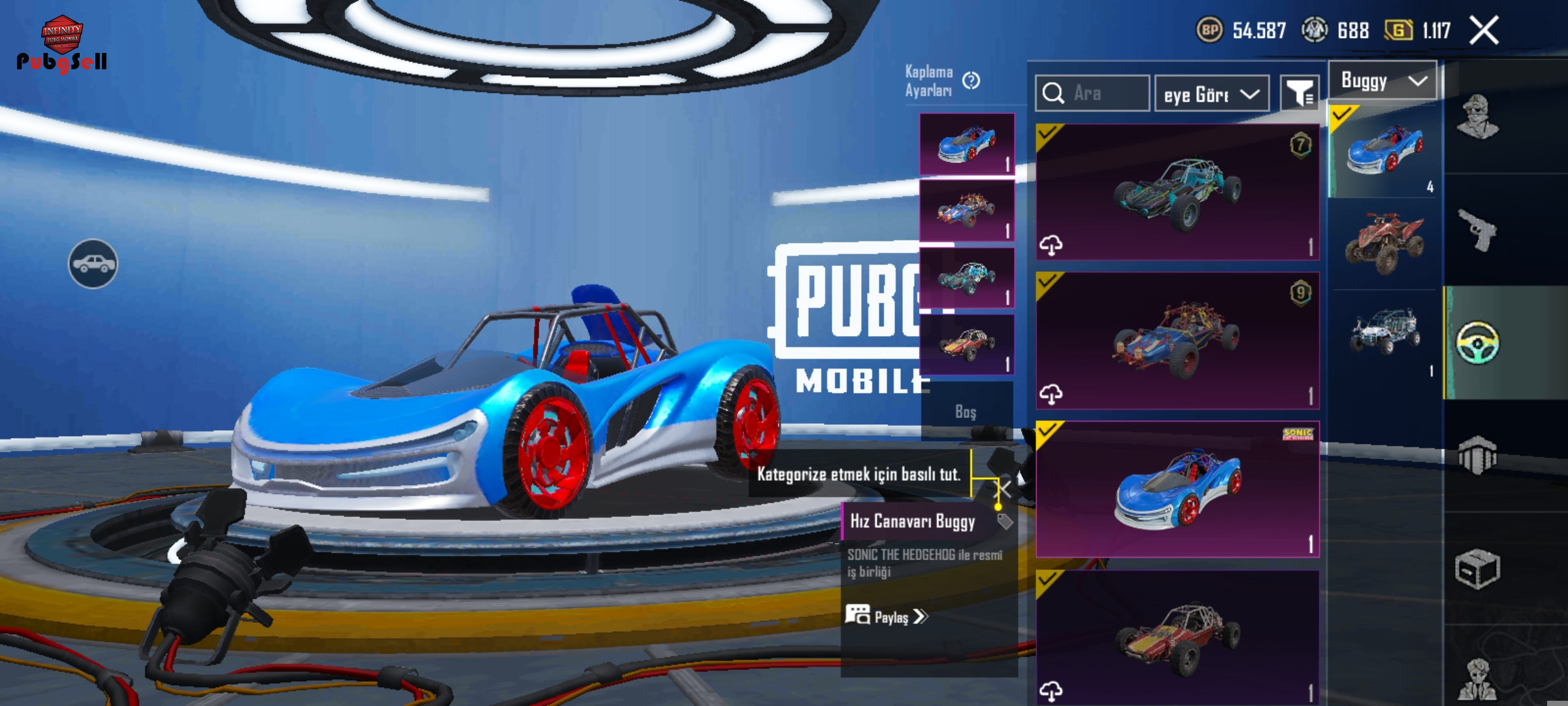1568x706 pixels.
Task: Click the empty Boş finish slot
Action: tap(966, 411)
